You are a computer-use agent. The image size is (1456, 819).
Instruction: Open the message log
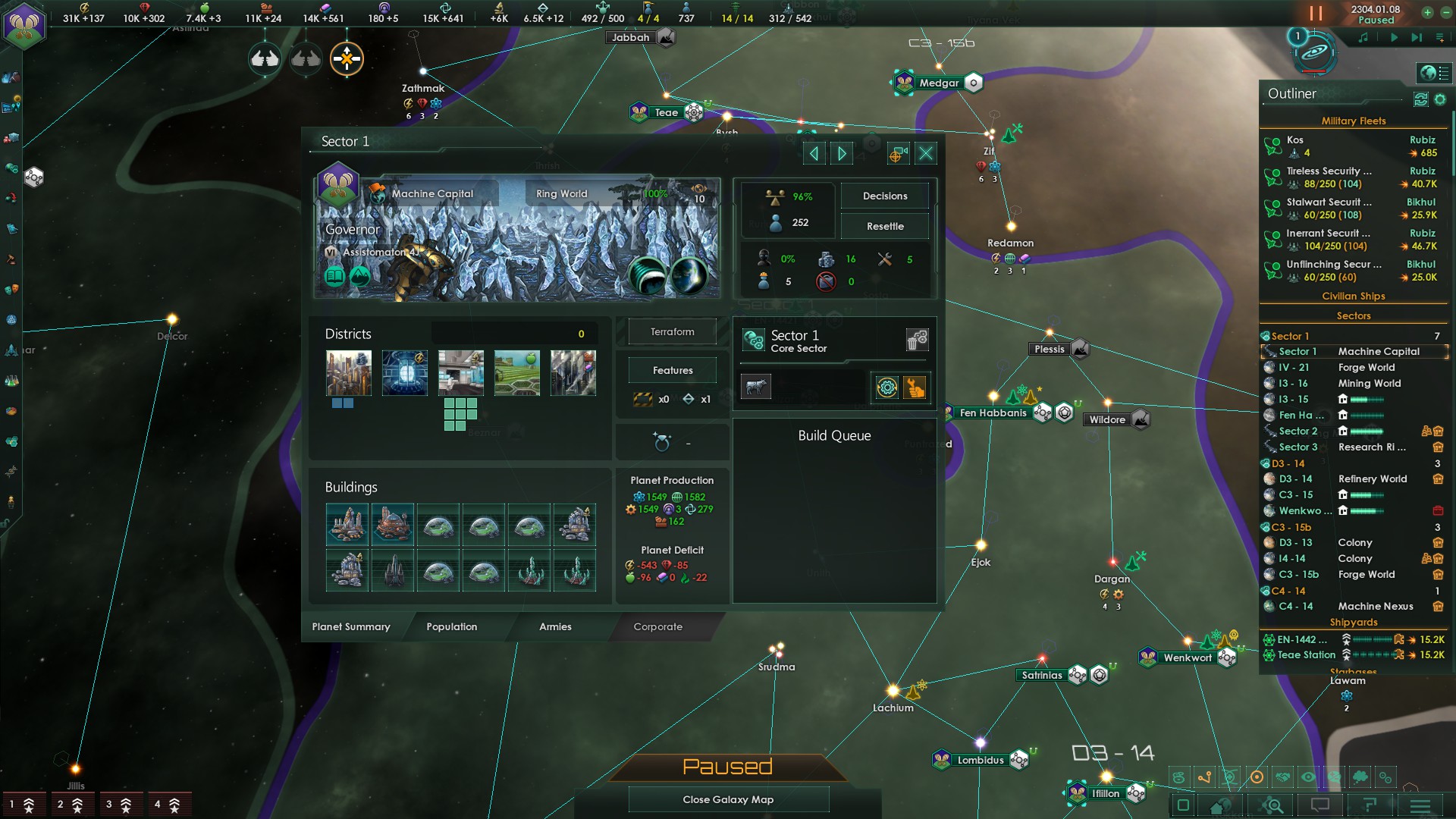[1320, 805]
